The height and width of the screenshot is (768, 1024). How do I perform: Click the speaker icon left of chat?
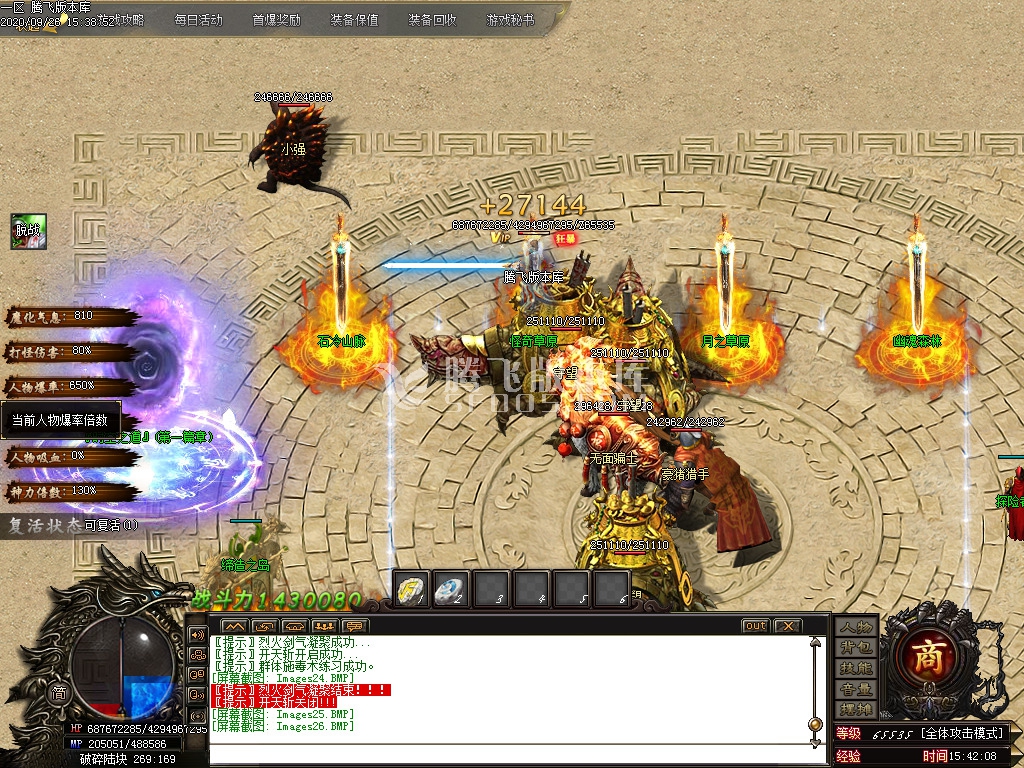point(197,634)
